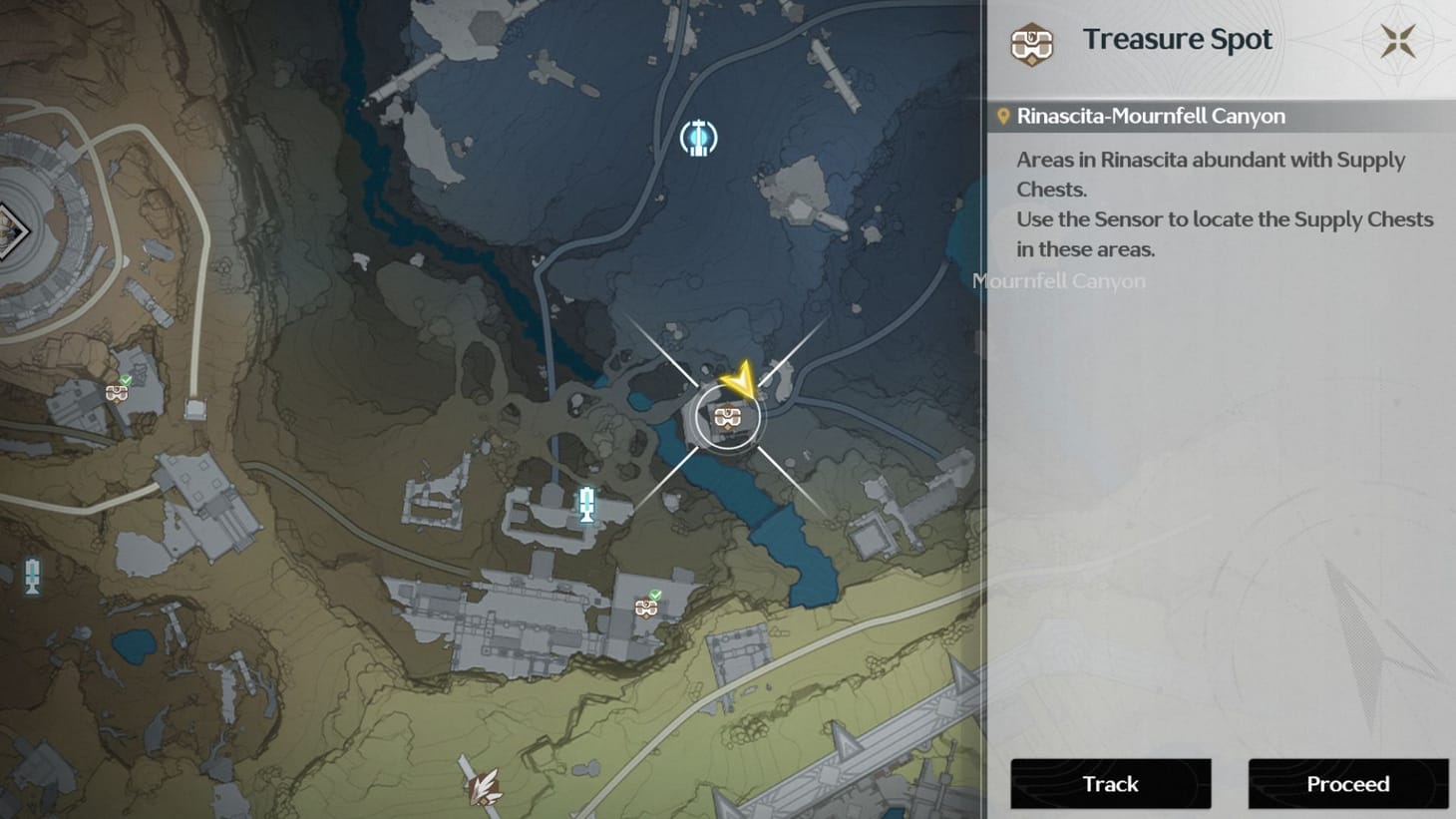Screen dimensions: 1456x819
Task: Click the blue nexus beacon marker in the north
Action: [x=698, y=139]
